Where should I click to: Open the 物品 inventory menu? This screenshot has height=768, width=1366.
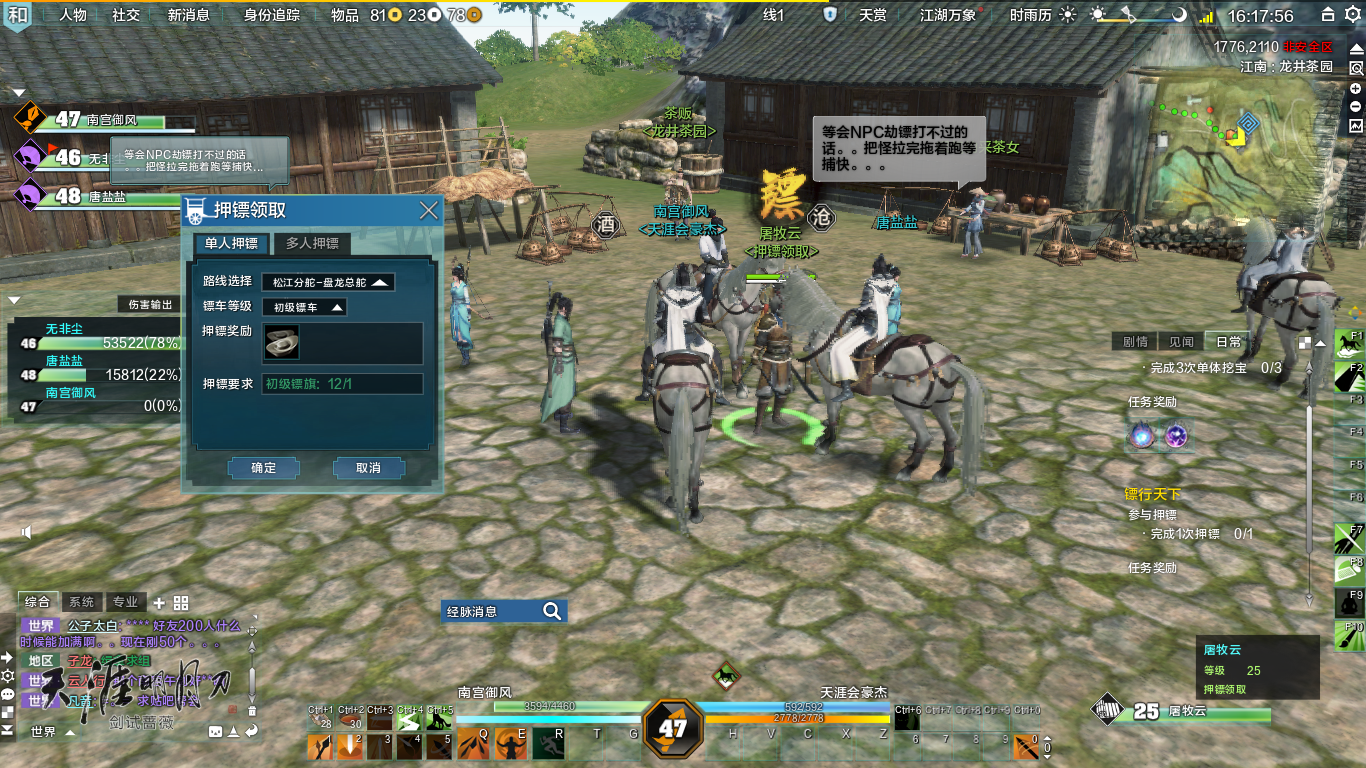pyautogui.click(x=345, y=15)
